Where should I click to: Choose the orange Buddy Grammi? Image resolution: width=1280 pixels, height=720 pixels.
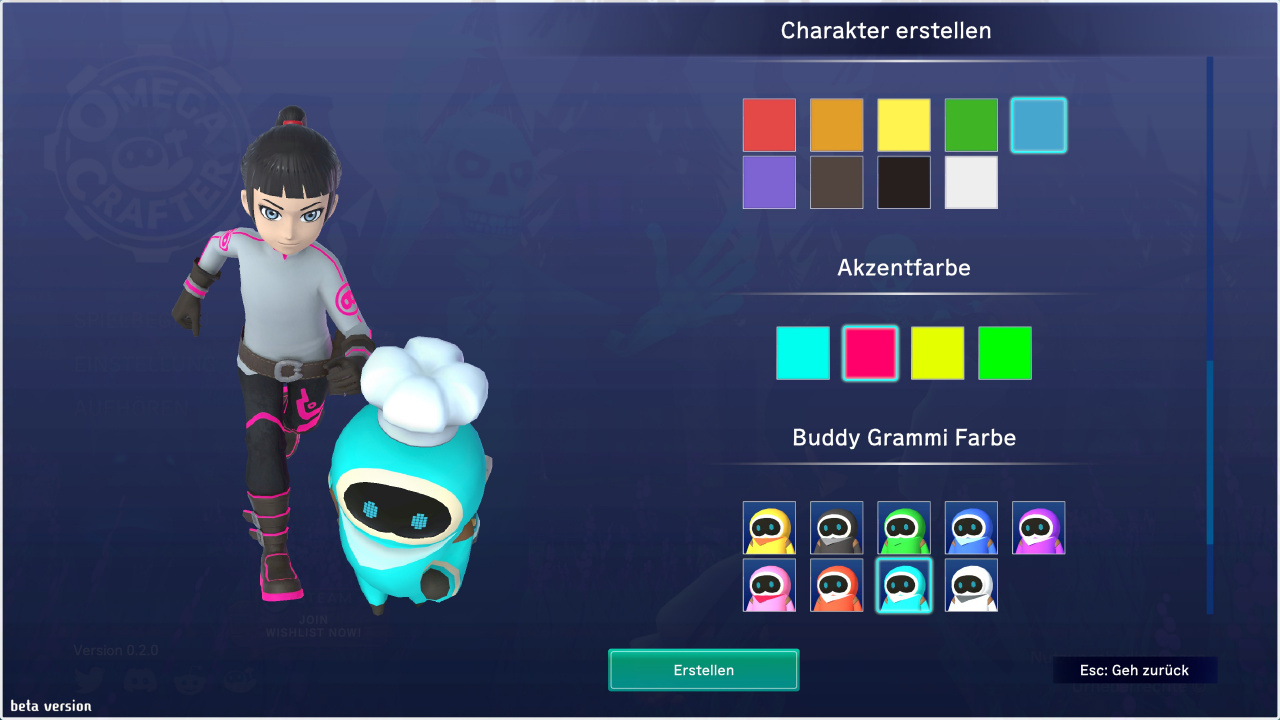tap(836, 585)
